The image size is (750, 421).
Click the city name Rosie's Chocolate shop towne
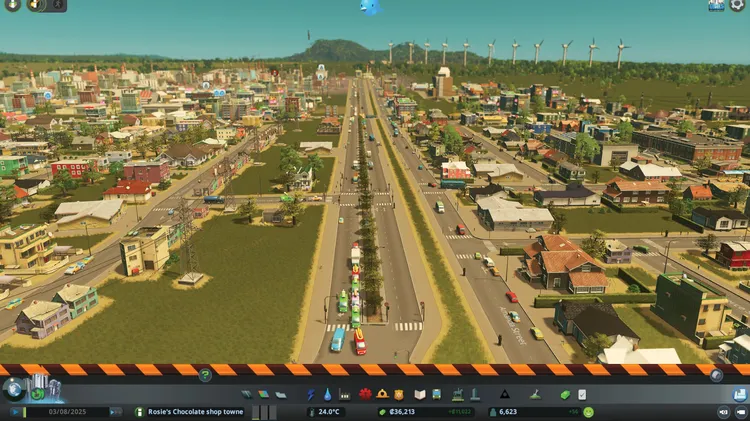pyautogui.click(x=195, y=411)
